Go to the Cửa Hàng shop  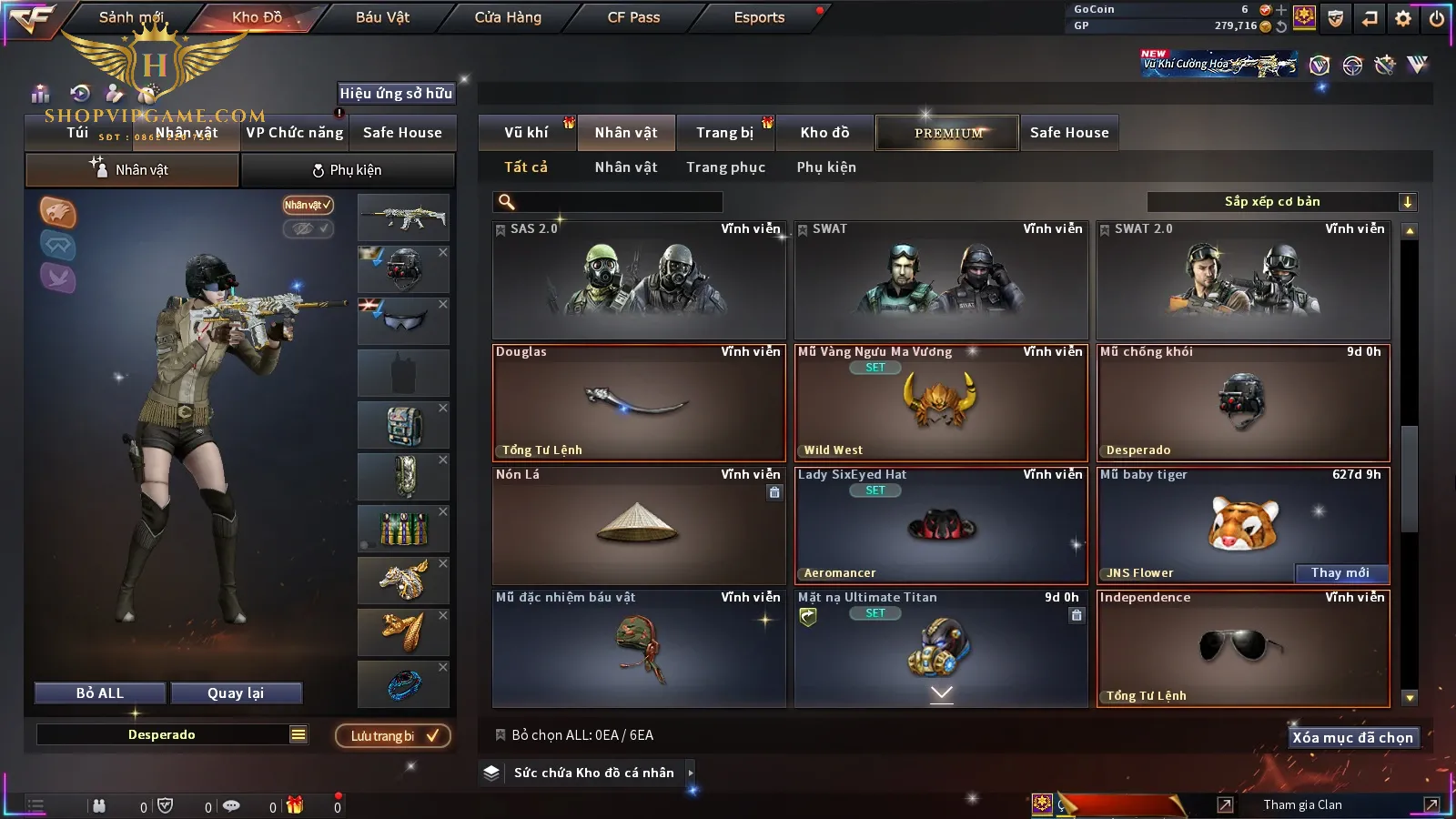[508, 17]
